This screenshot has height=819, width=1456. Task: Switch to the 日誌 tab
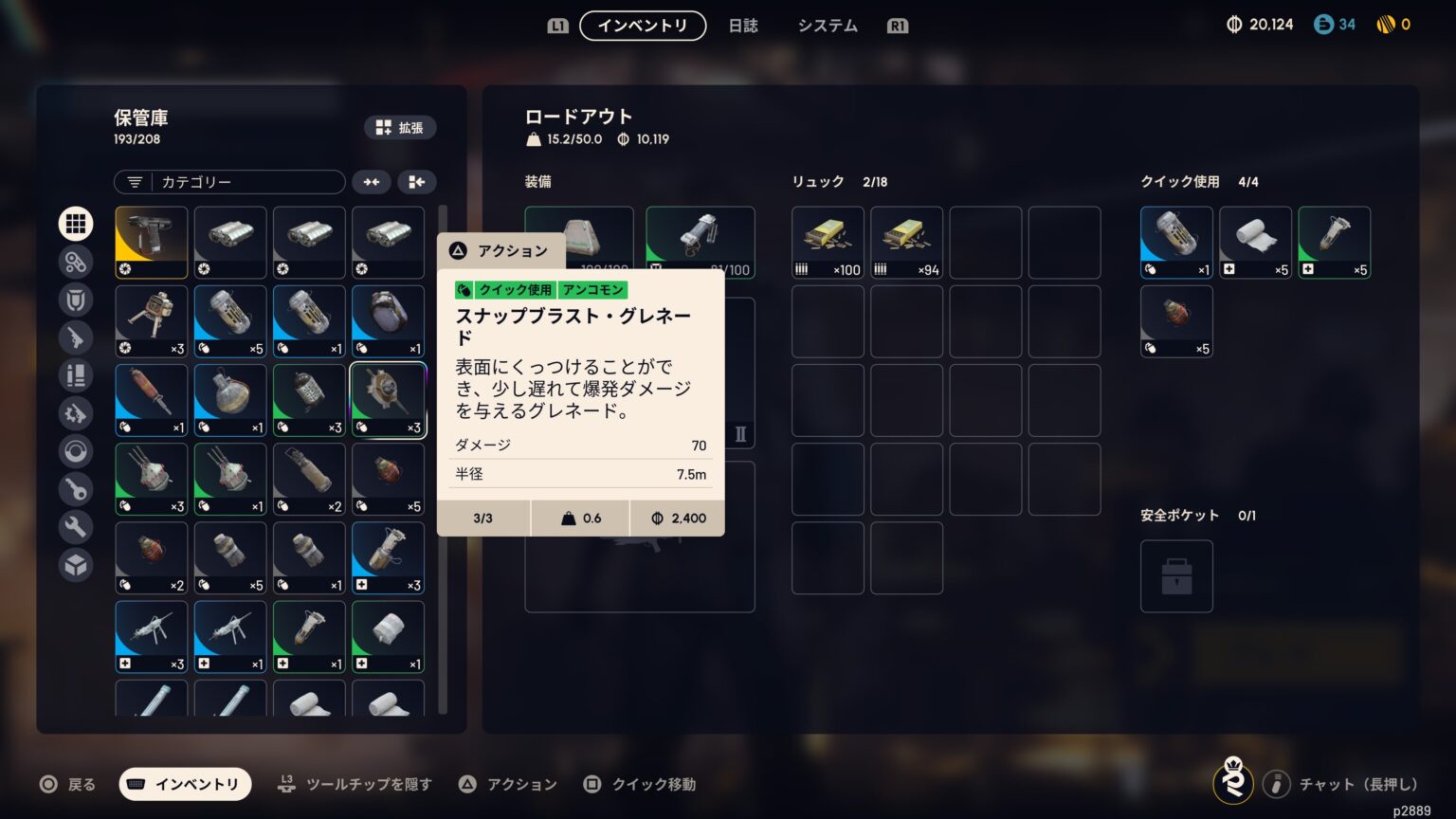coord(743,26)
